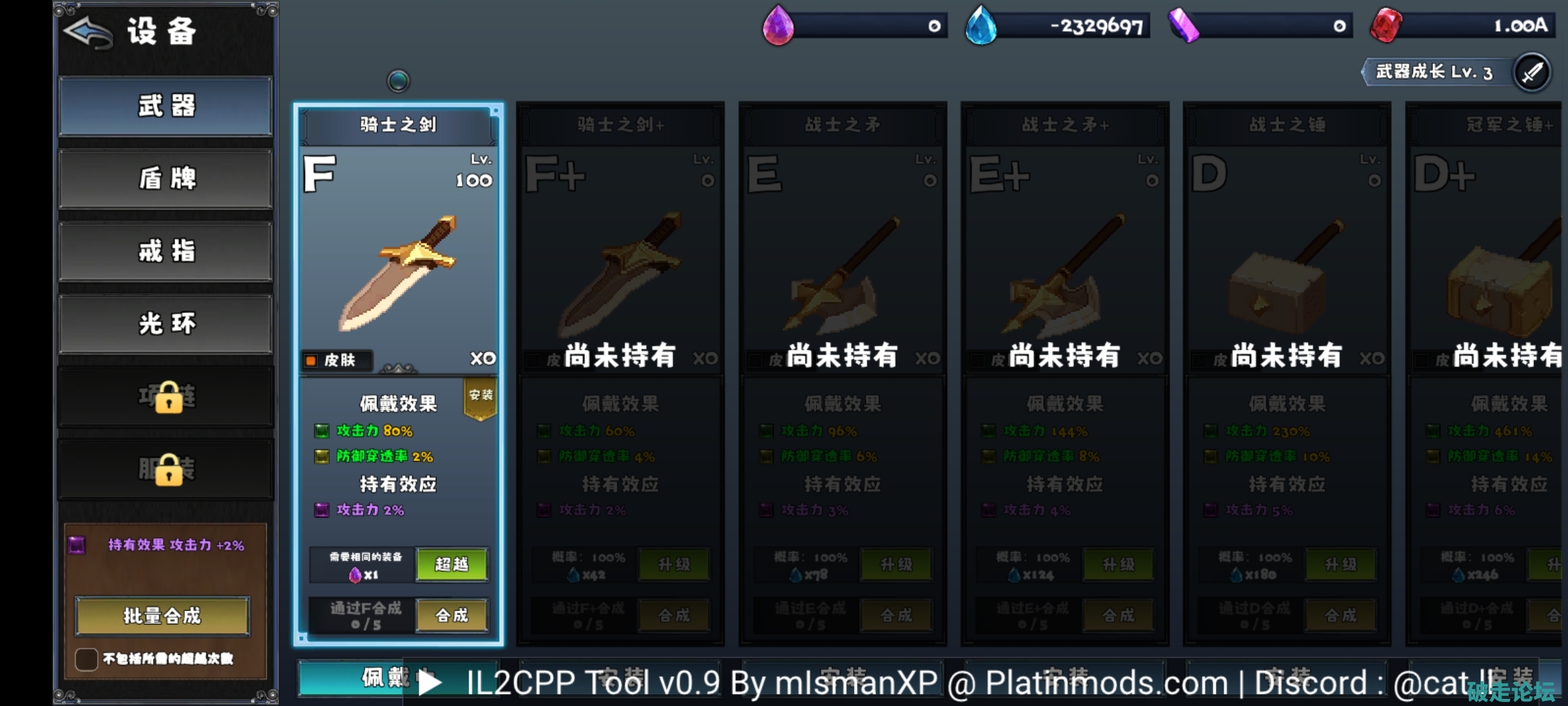Click 合成 on the 骑士之剑 card
Viewport: 1568px width, 706px height.
click(451, 616)
